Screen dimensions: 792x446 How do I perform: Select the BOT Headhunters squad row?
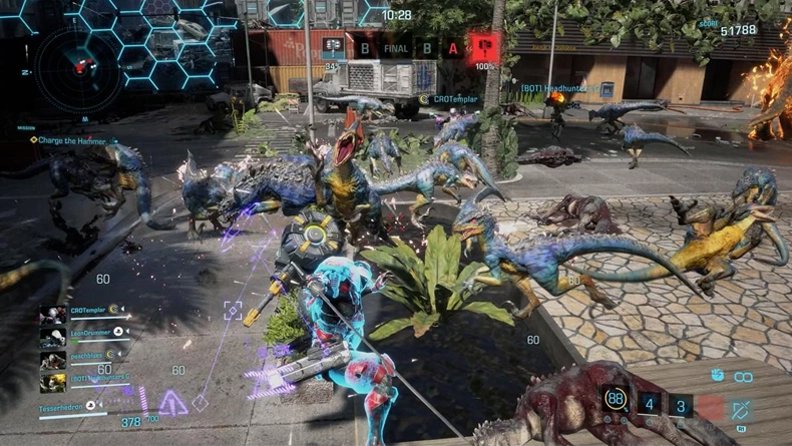88,377
